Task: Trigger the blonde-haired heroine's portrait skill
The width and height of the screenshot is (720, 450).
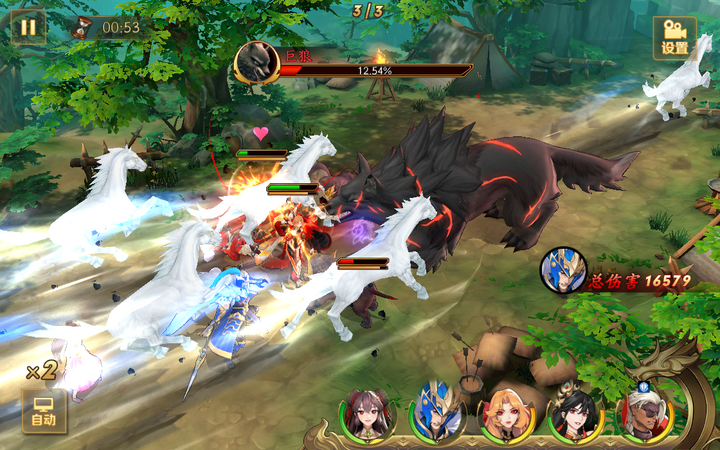Action: pyautogui.click(x=508, y=414)
